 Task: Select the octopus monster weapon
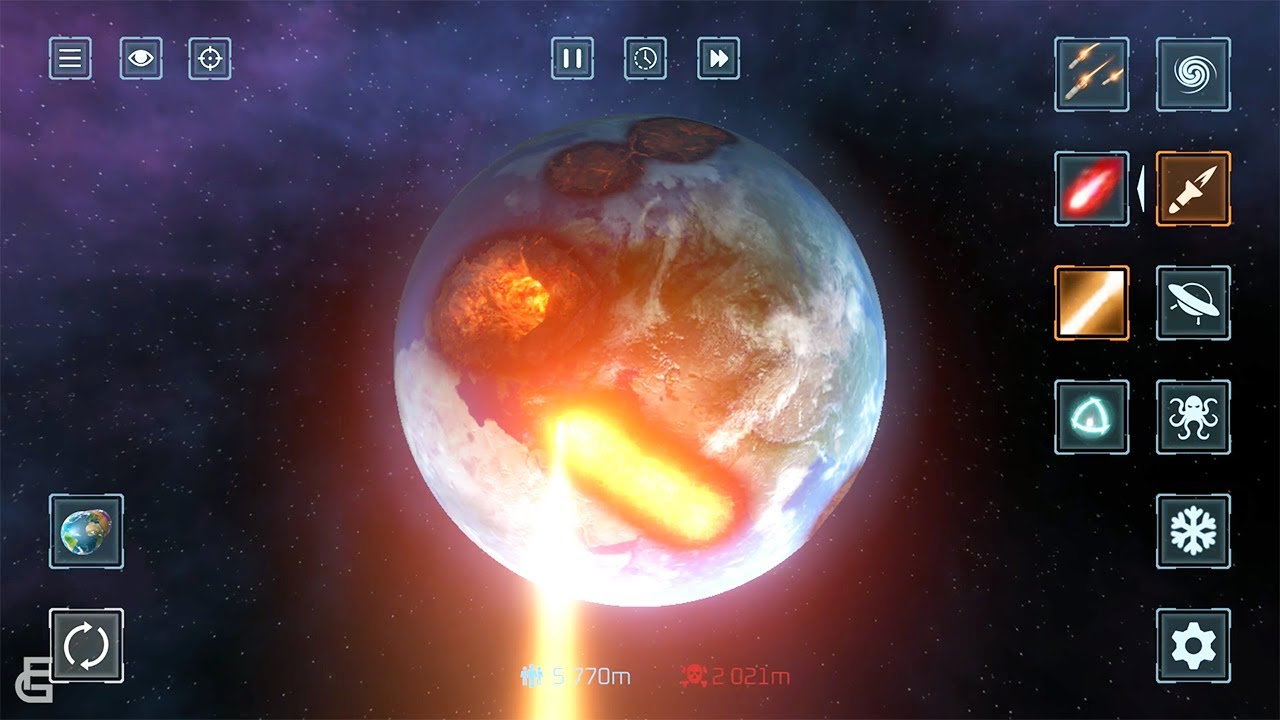(1193, 417)
